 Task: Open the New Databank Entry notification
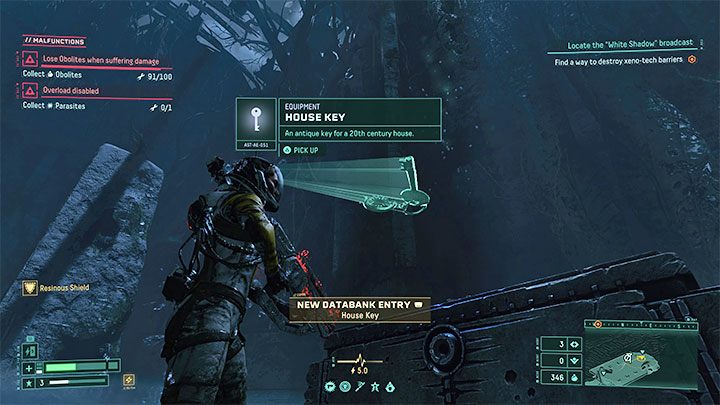[360, 309]
